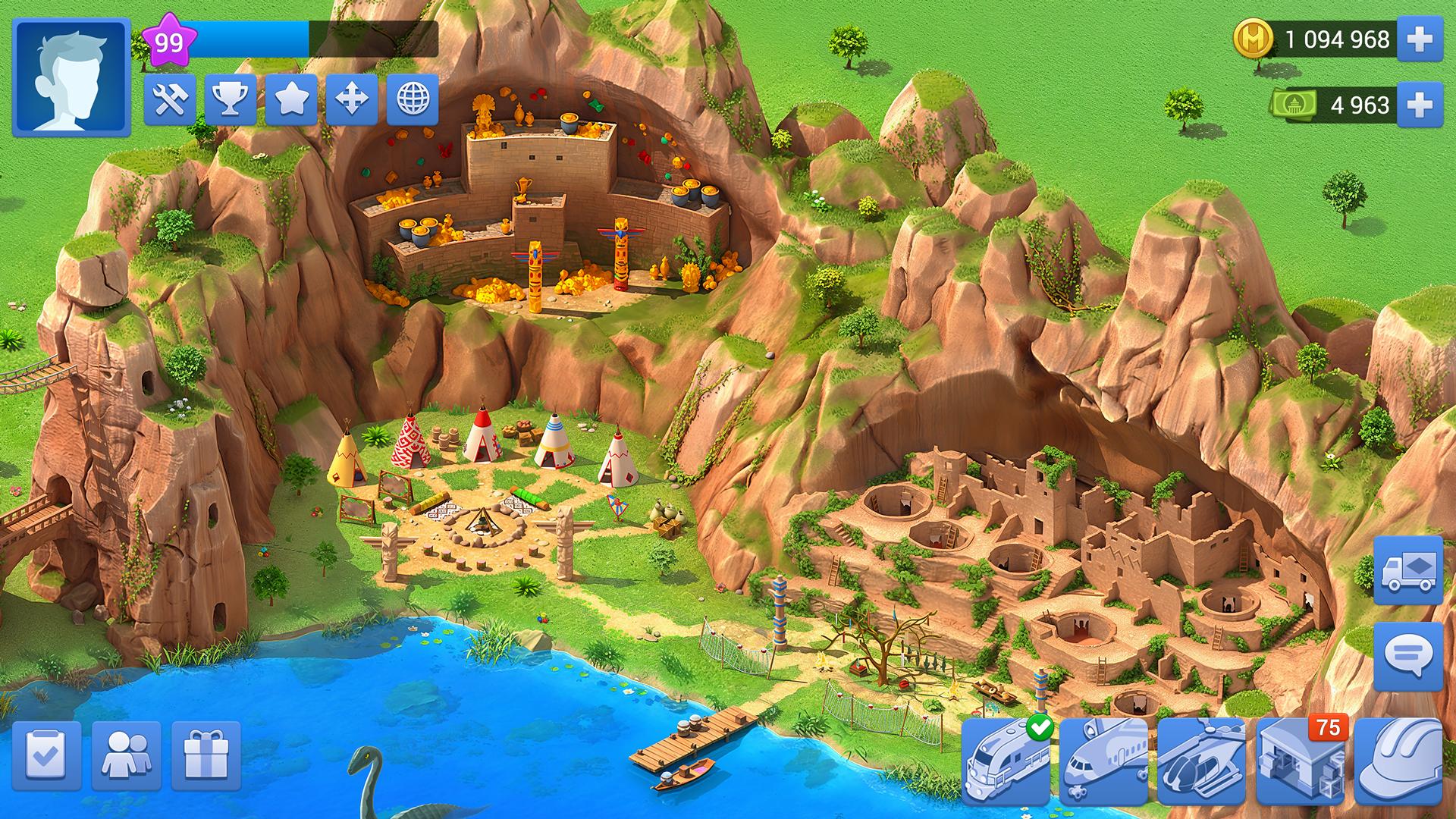Open the airplane airport button

1104,761
